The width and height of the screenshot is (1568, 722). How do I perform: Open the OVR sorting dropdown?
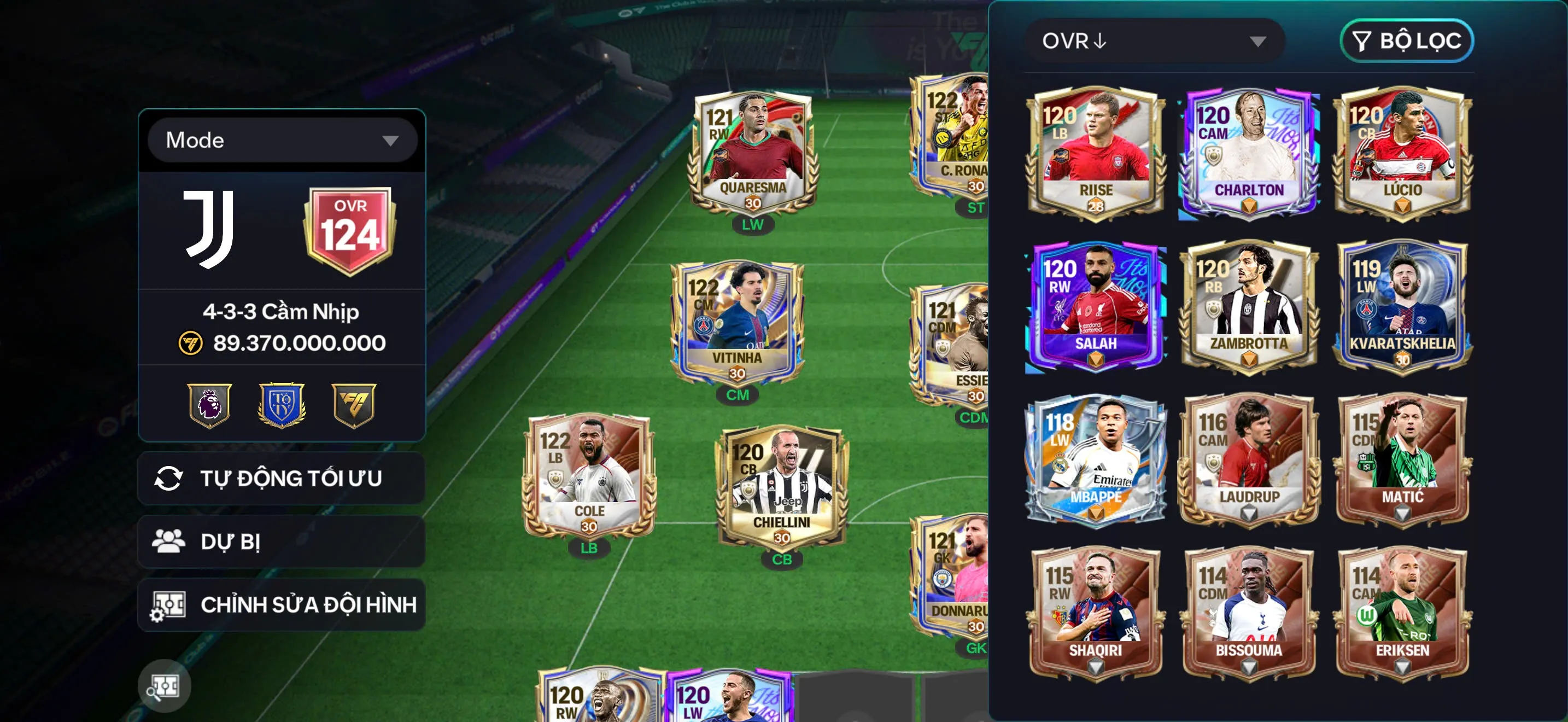(x=1154, y=42)
